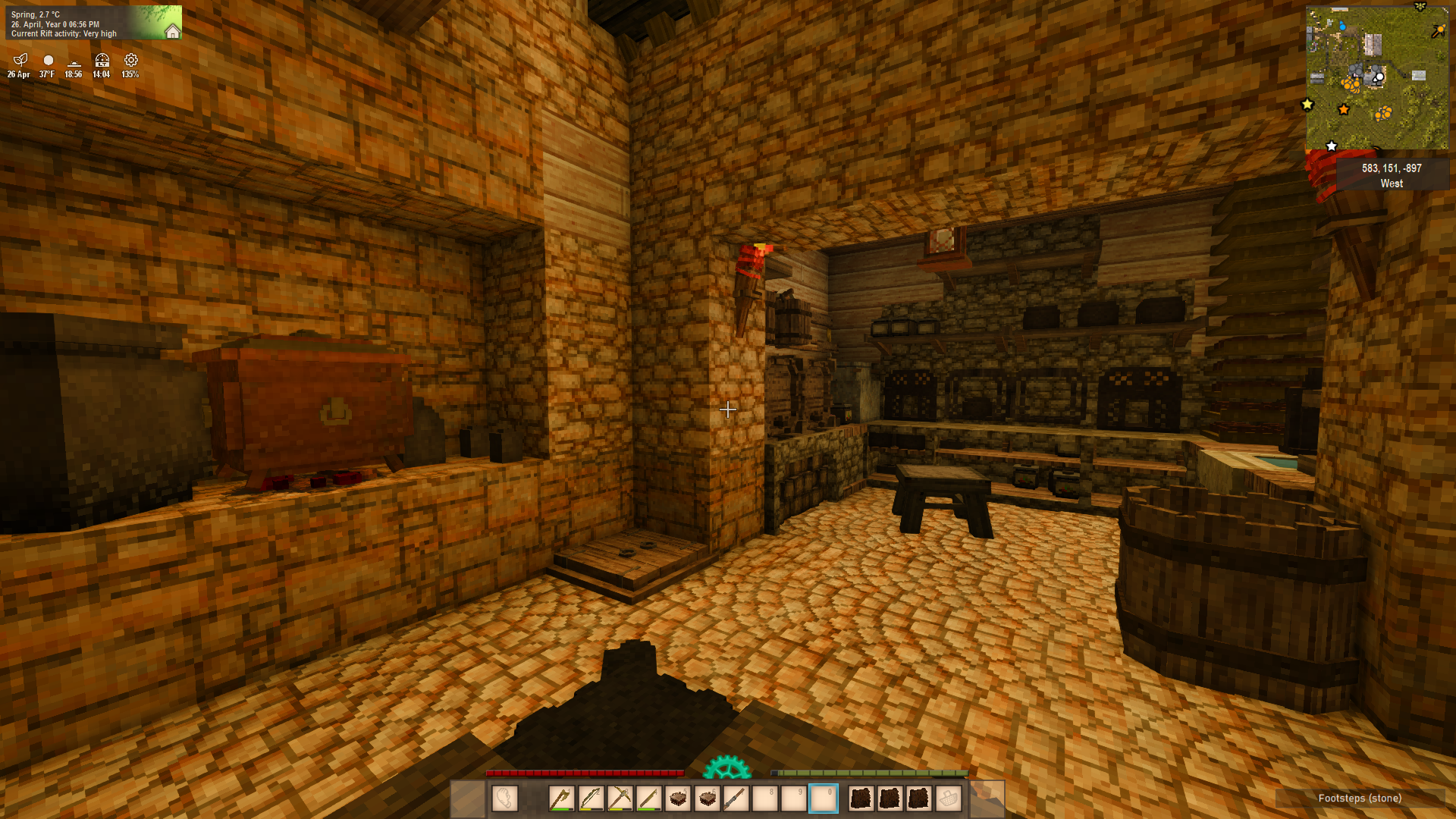
Task: Select the orange pickaxe waypoint on minimap
Action: (1438, 31)
